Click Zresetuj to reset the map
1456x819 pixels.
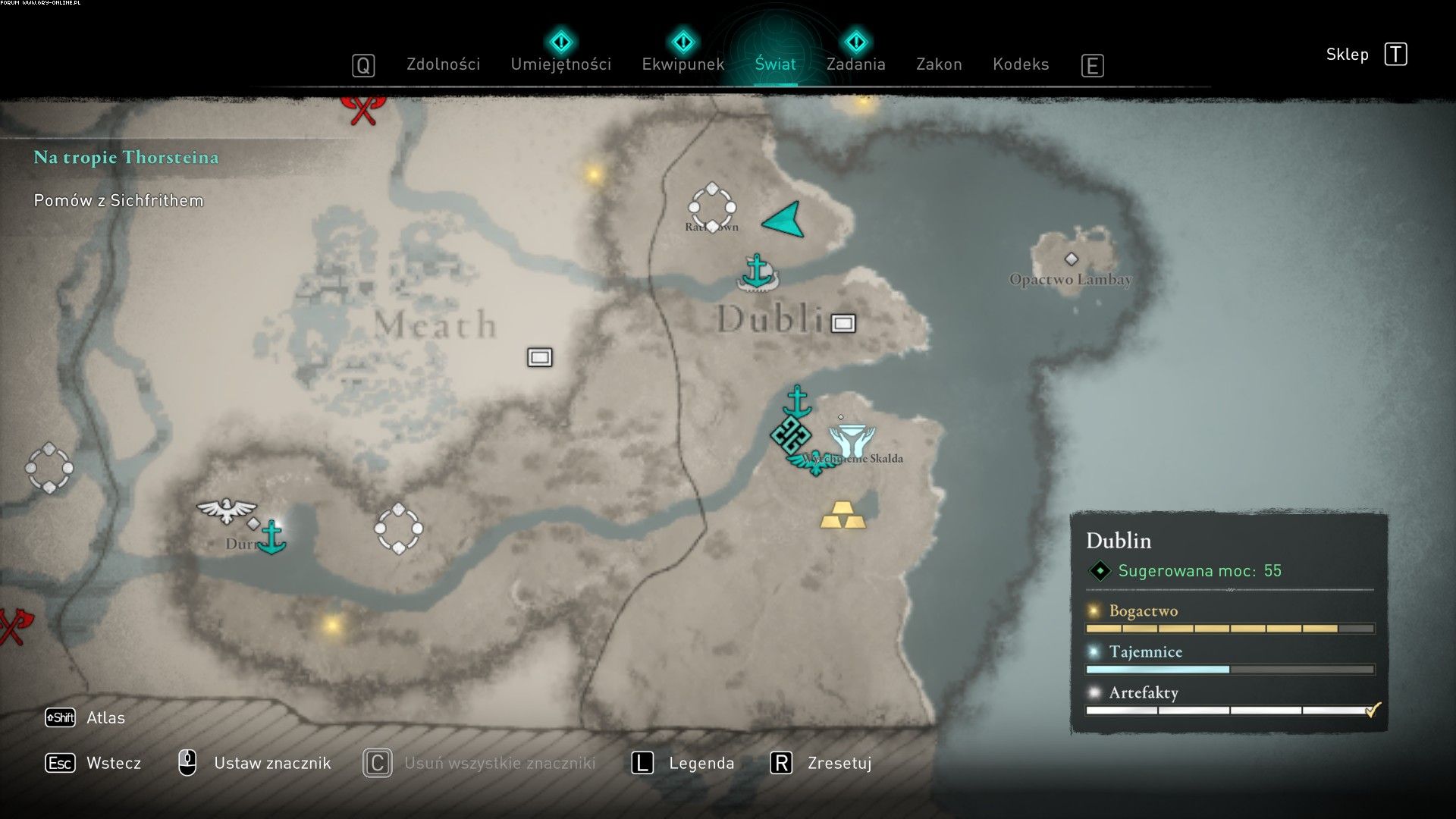pos(839,763)
